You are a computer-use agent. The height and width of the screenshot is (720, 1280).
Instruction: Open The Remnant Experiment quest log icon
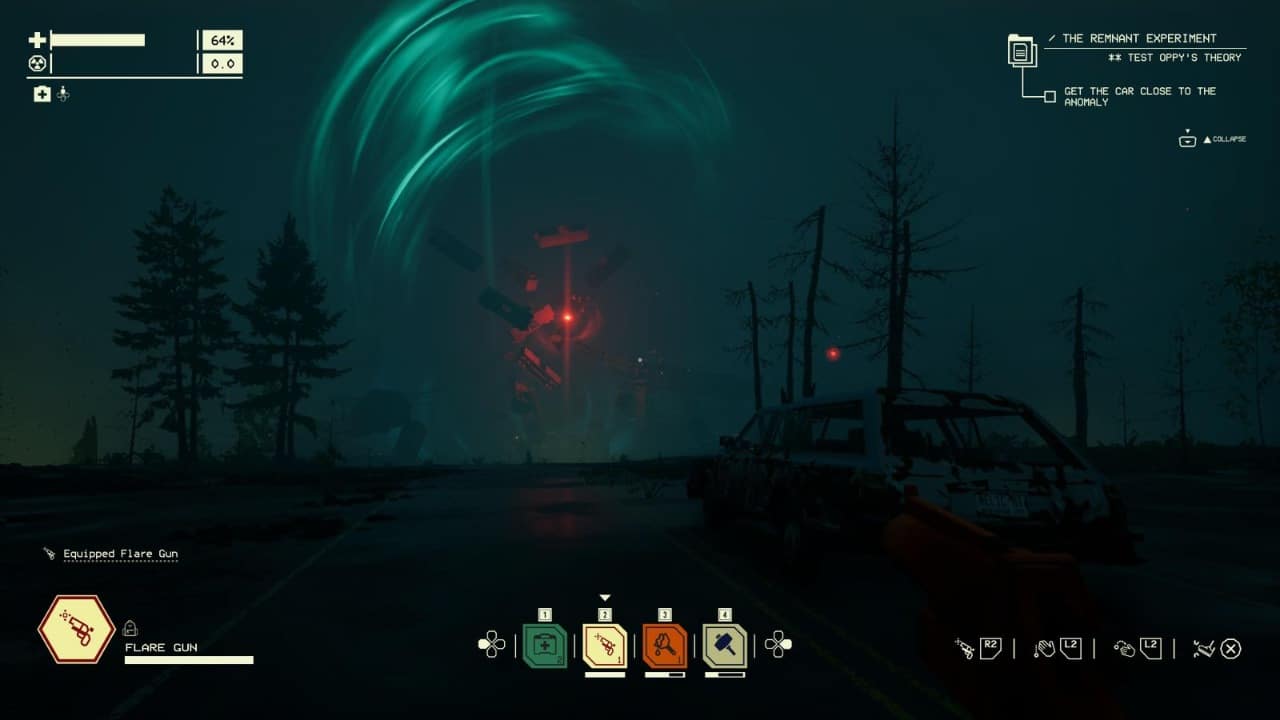click(1022, 50)
